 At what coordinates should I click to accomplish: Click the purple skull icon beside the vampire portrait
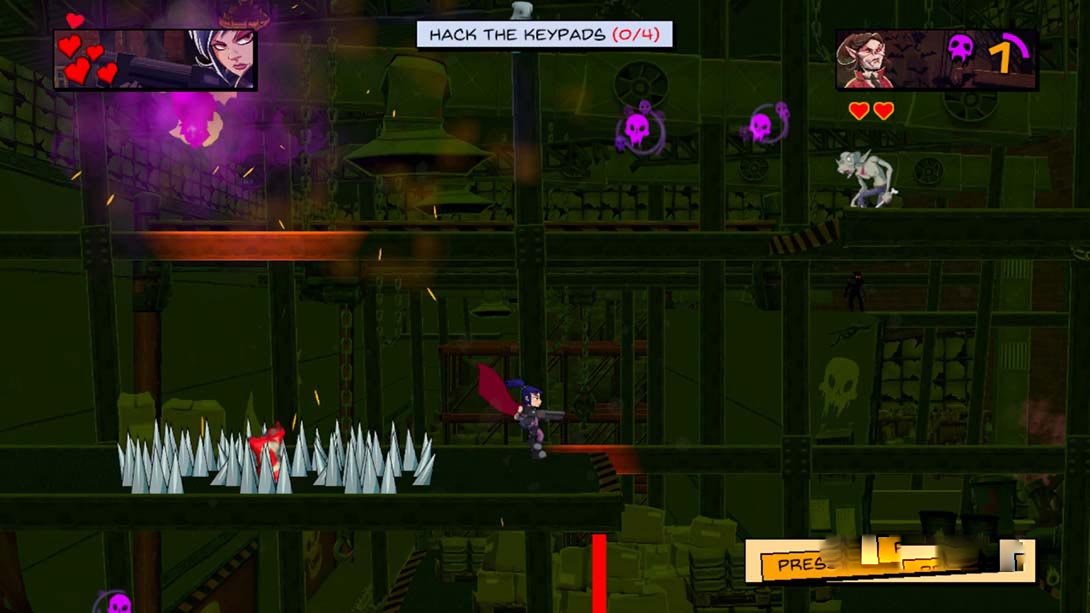coord(960,51)
